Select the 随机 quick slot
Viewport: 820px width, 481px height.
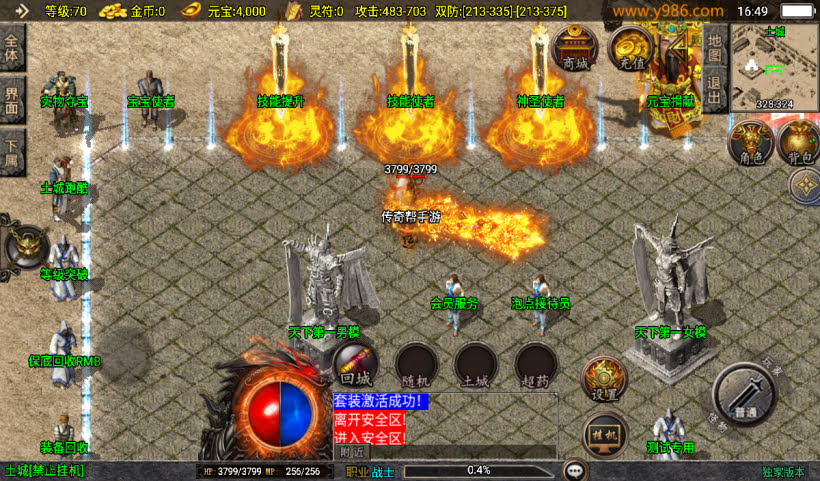[x=415, y=364]
